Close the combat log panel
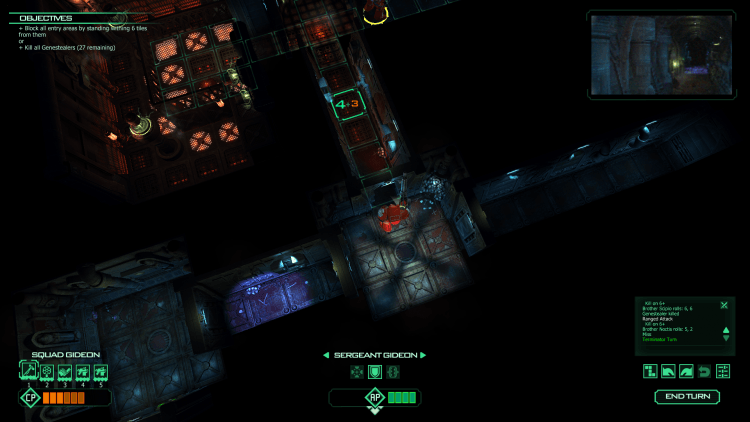The height and width of the screenshot is (422, 750). [x=724, y=305]
